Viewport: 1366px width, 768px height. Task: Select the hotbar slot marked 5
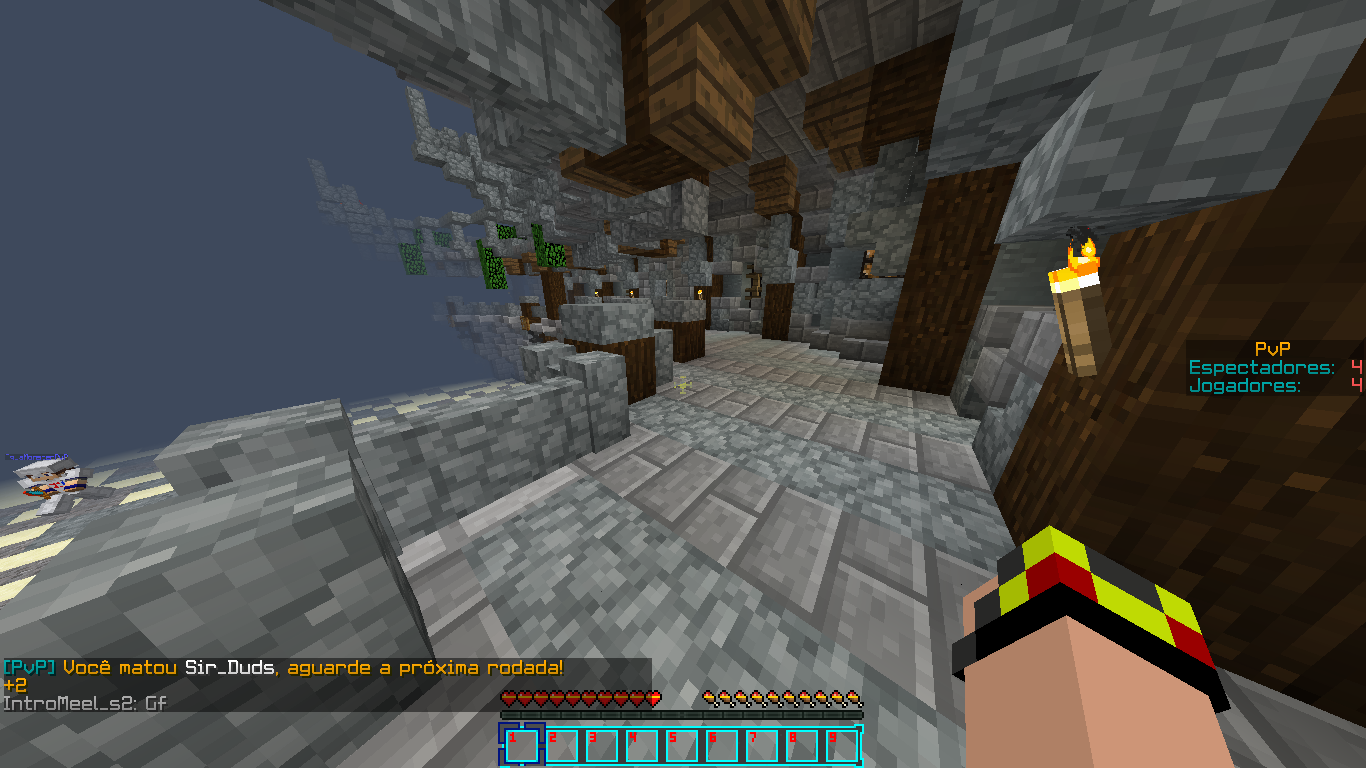[x=681, y=746]
